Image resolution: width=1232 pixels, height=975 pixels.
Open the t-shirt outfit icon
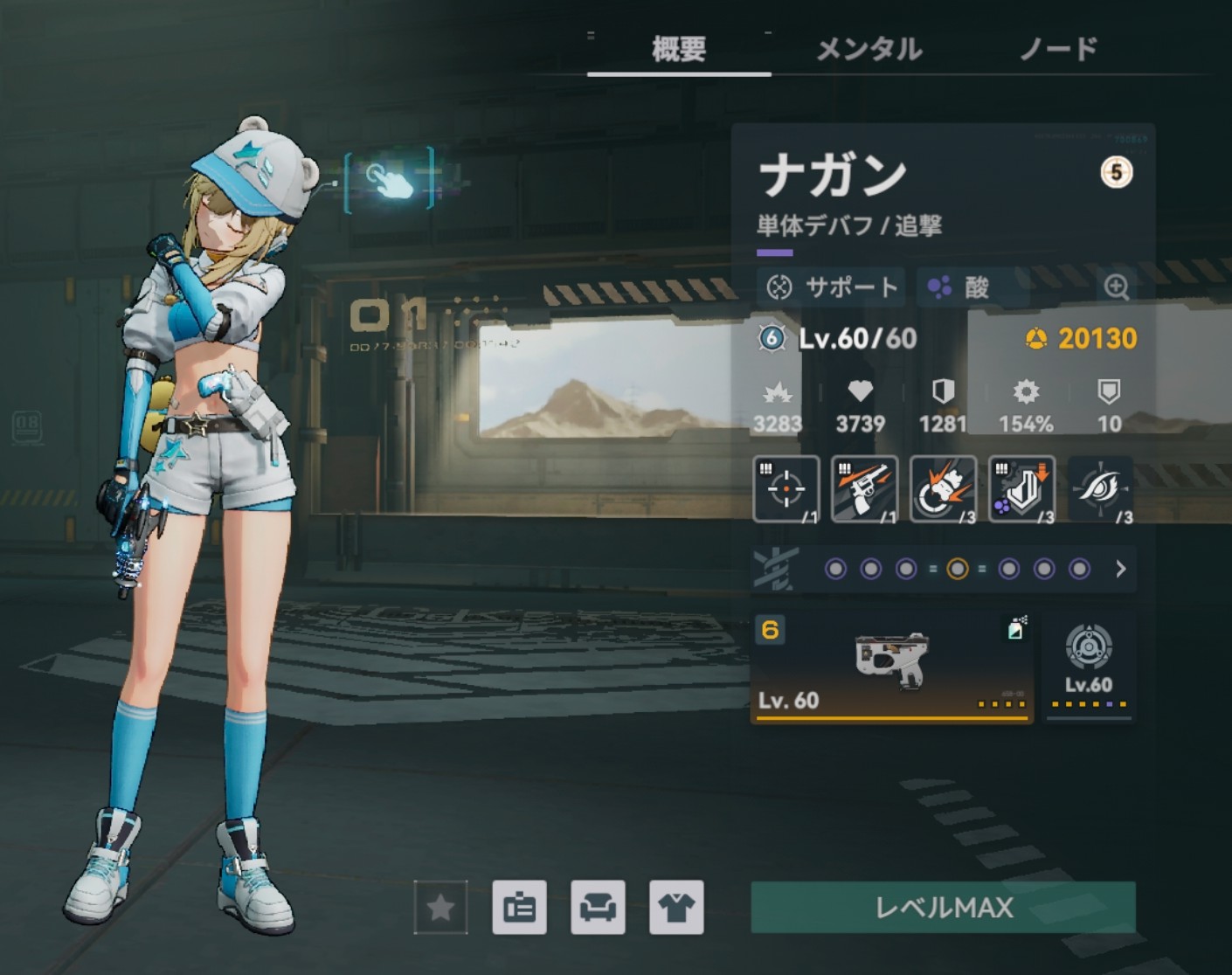(676, 908)
